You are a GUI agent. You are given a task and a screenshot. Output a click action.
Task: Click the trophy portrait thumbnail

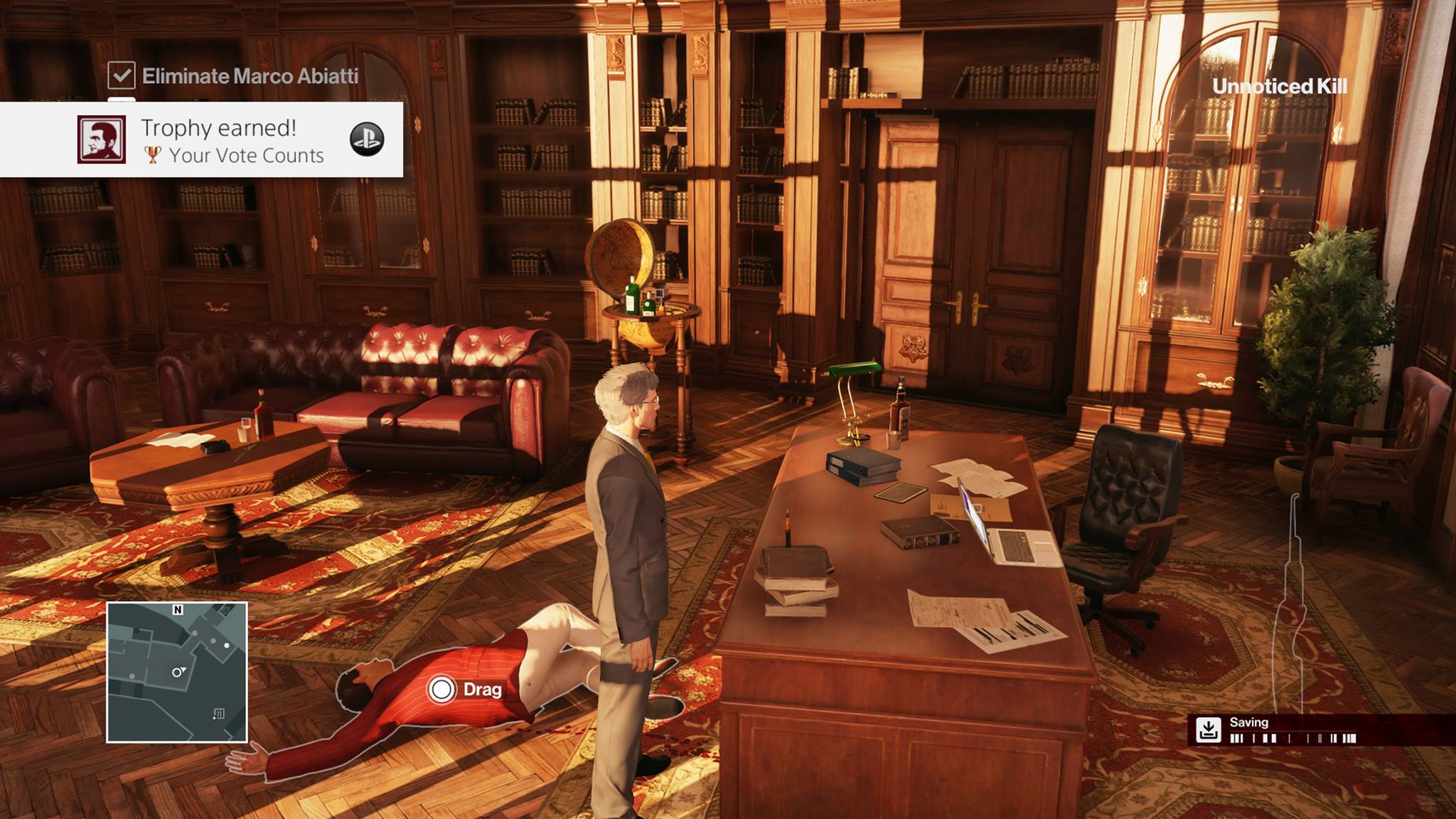point(102,139)
